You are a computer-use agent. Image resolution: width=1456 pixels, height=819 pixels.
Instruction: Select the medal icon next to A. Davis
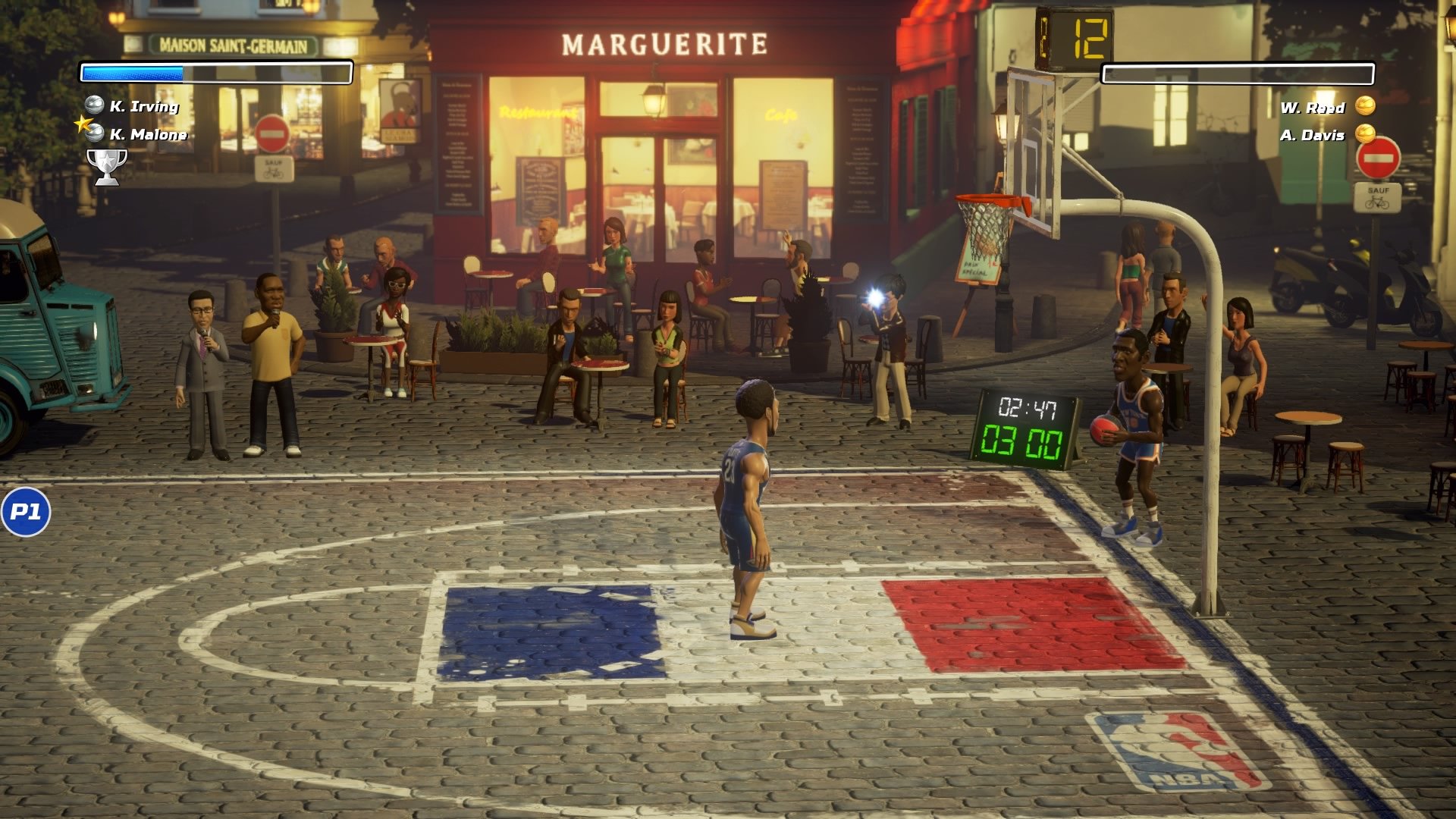(1367, 133)
